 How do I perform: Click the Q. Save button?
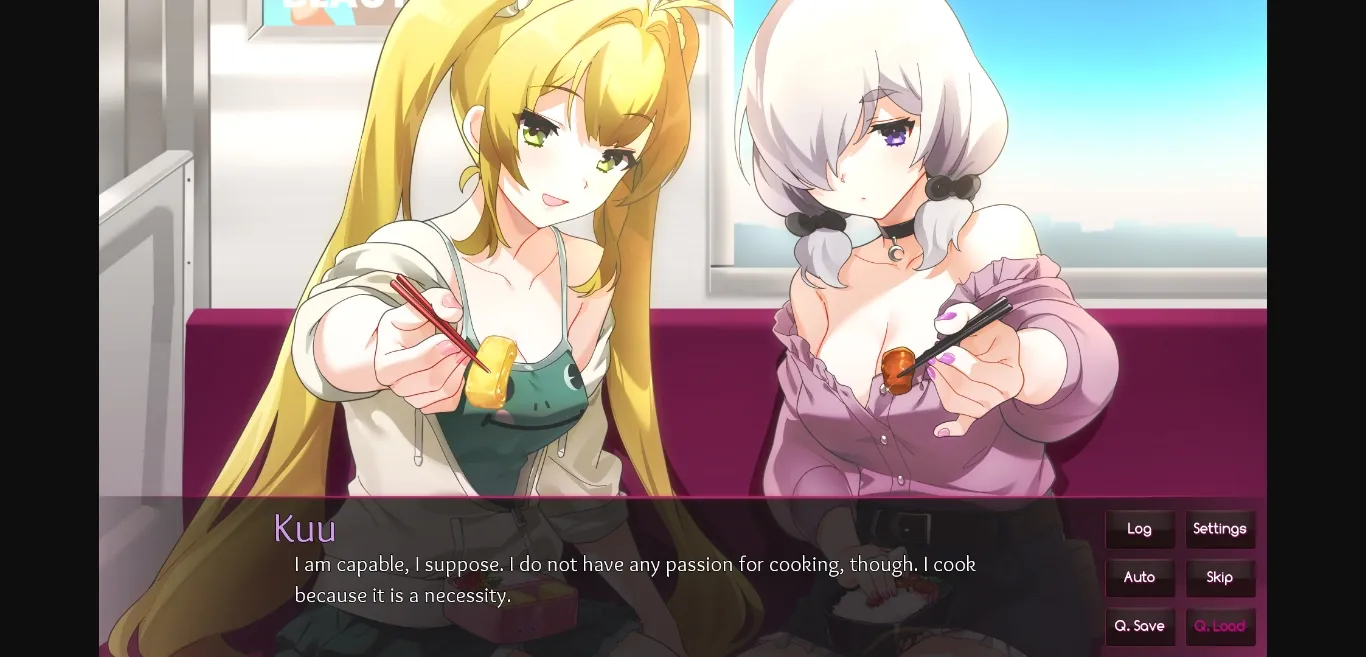click(1139, 626)
